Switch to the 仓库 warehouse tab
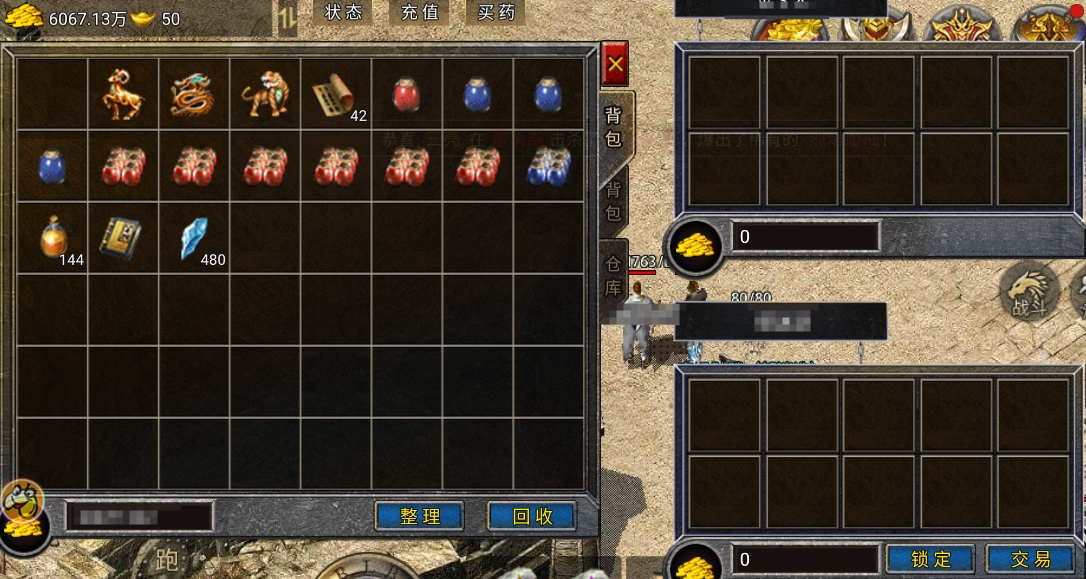Image resolution: width=1086 pixels, height=579 pixels. (613, 277)
